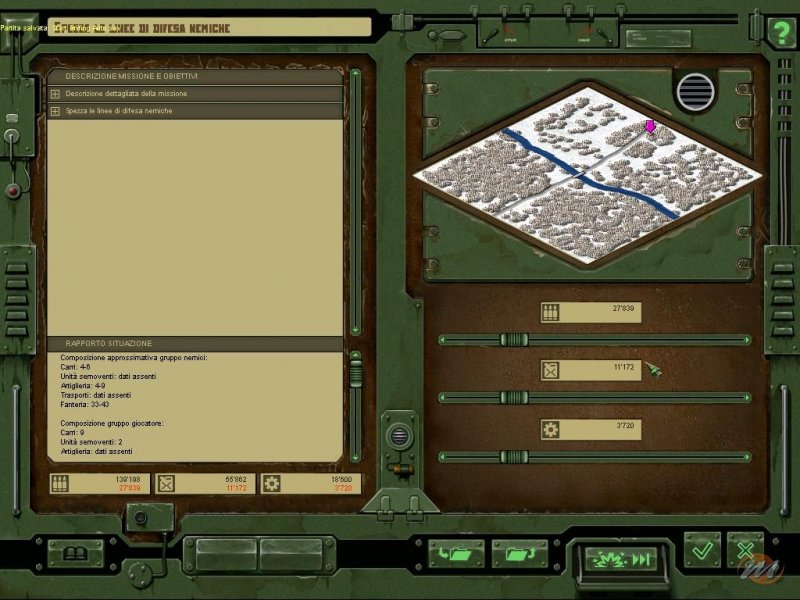The height and width of the screenshot is (600, 800).
Task: Click the isometric mission map preview
Action: click(590, 180)
